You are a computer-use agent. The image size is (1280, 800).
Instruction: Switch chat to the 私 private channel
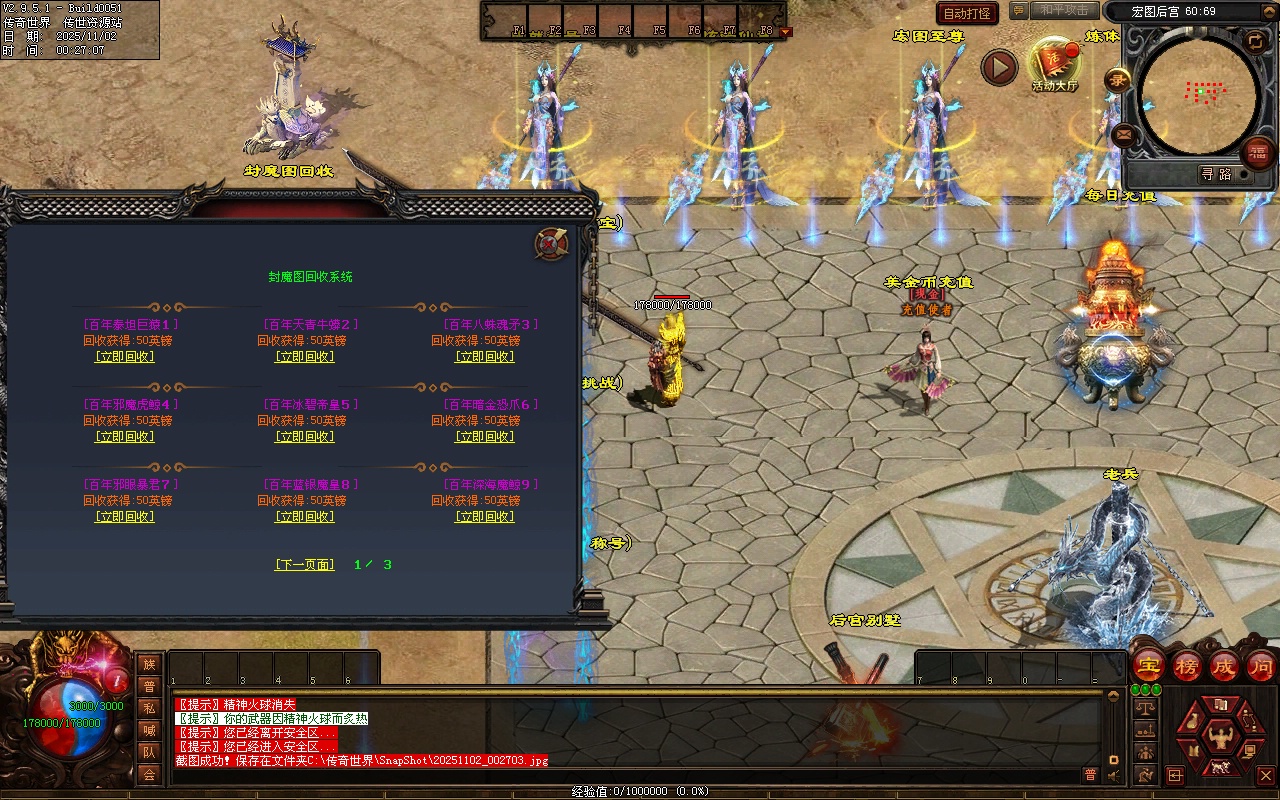click(149, 708)
